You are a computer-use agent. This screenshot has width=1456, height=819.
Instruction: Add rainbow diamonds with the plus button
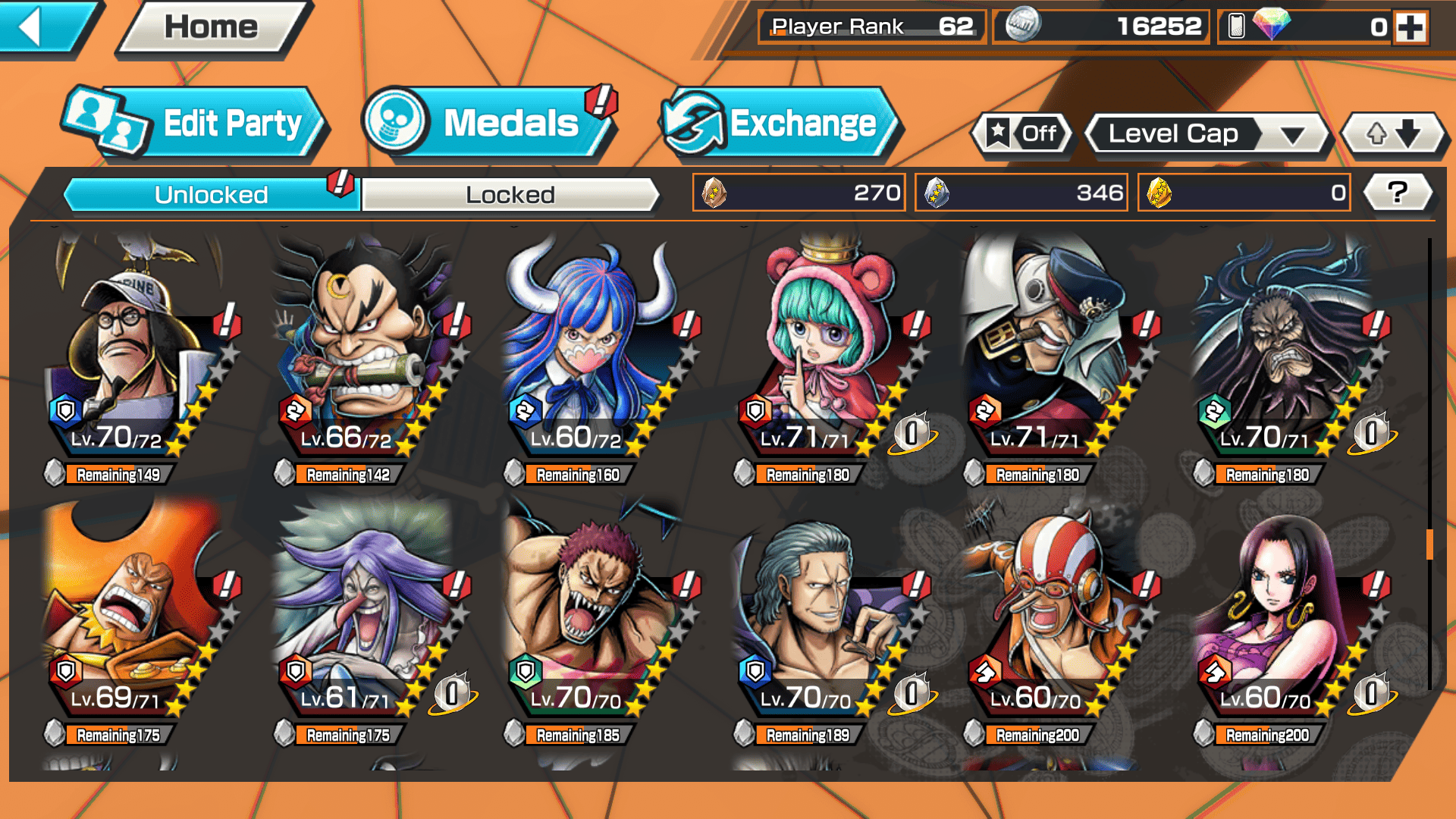1410,27
